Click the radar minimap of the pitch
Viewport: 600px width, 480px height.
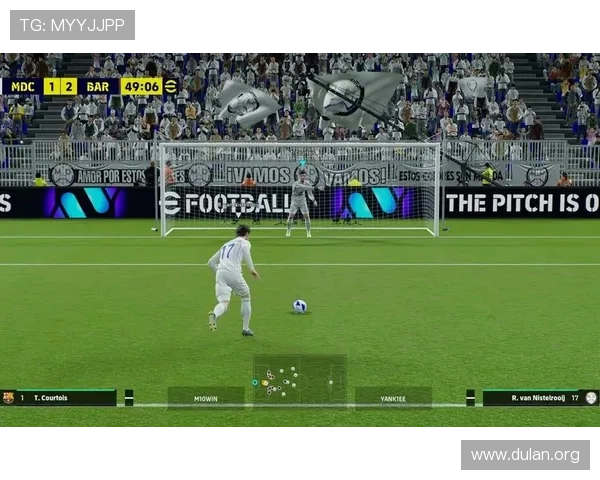(299, 381)
